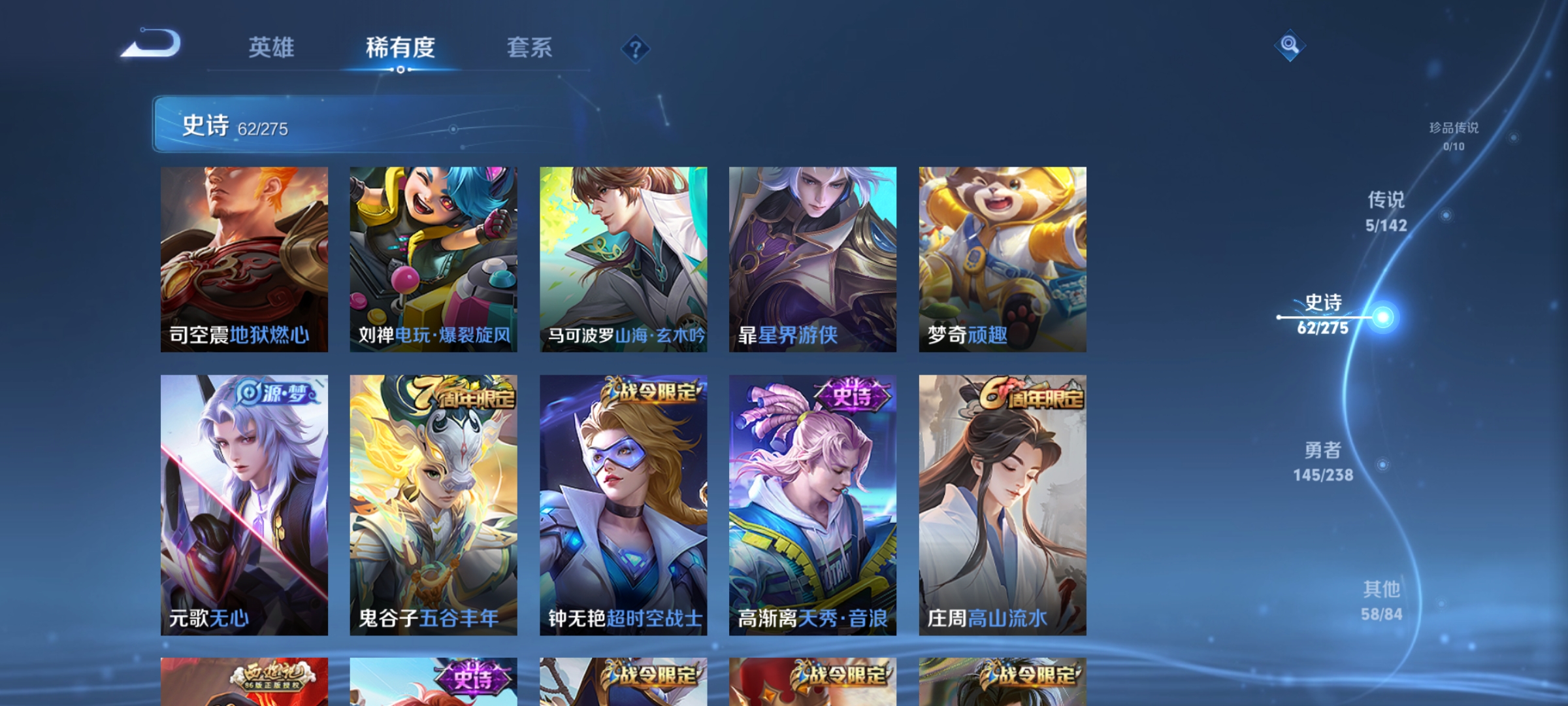Click the help question mark icon
The height and width of the screenshot is (706, 1568).
click(634, 50)
